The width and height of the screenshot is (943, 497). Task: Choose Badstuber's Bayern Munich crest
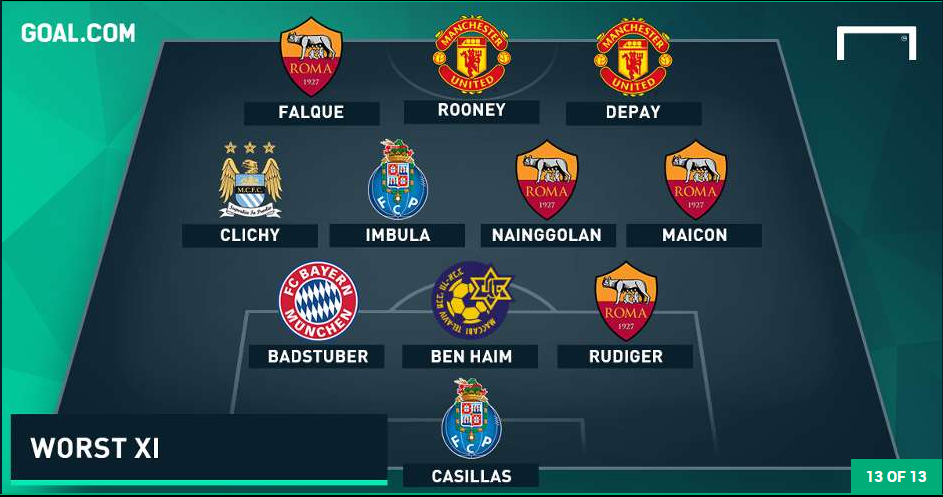pos(318,303)
